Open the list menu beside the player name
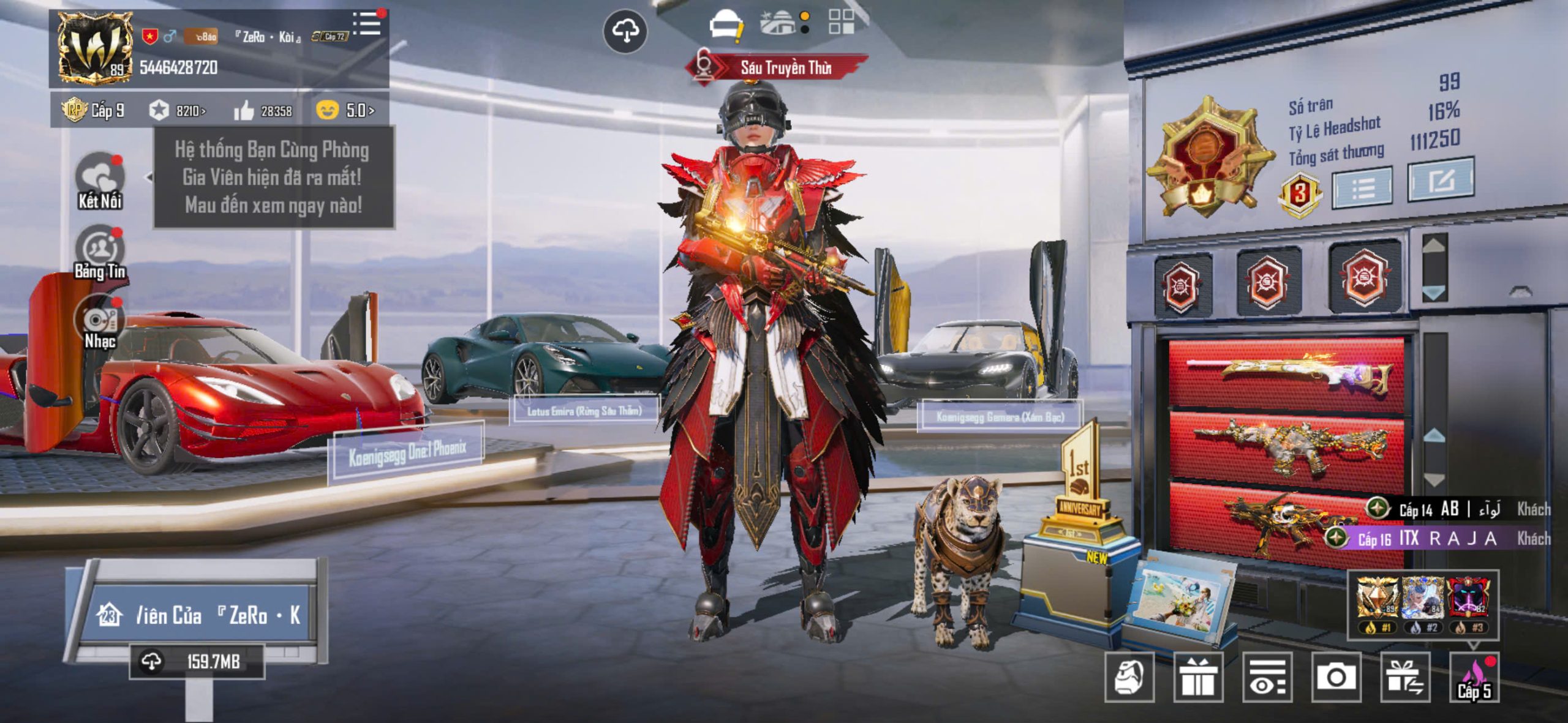Image resolution: width=1568 pixels, height=723 pixels. tap(367, 23)
